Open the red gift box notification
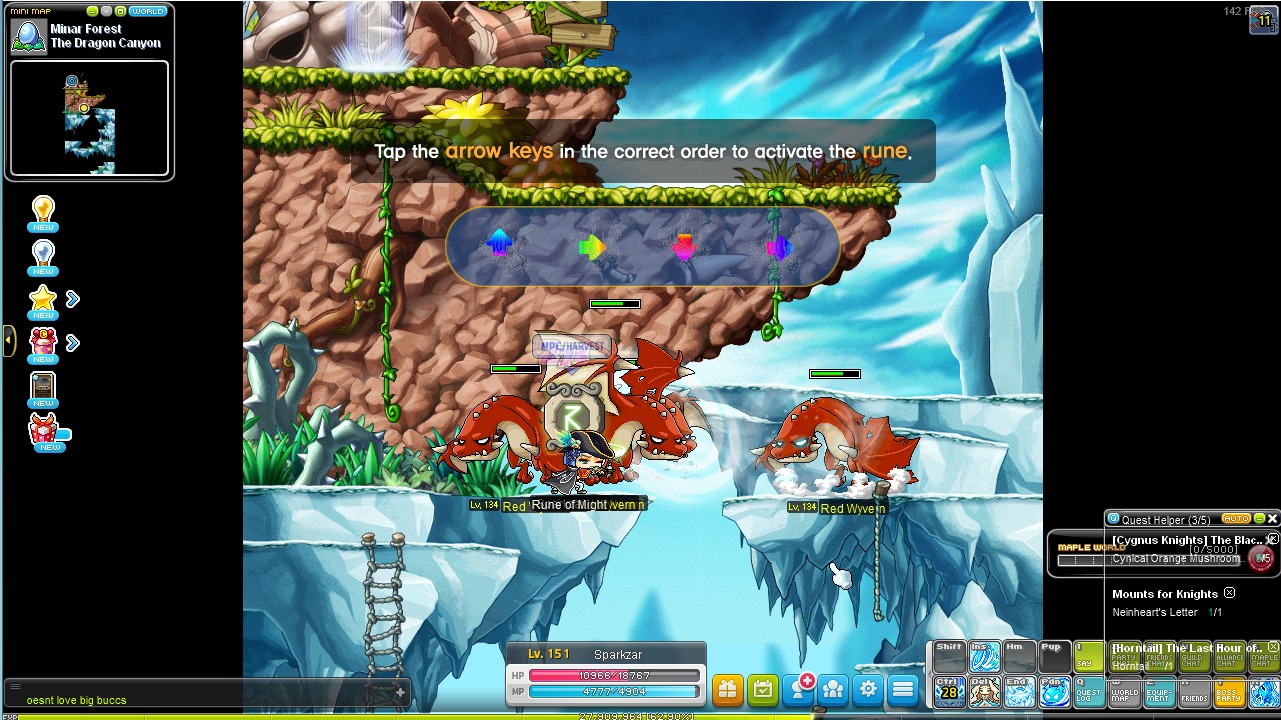Screen dimensions: 1281x720 point(43,344)
